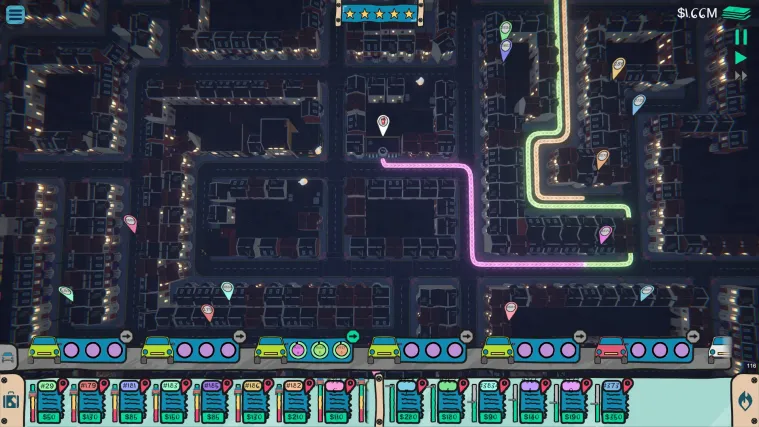Open the hamburger menu

pyautogui.click(x=15, y=14)
